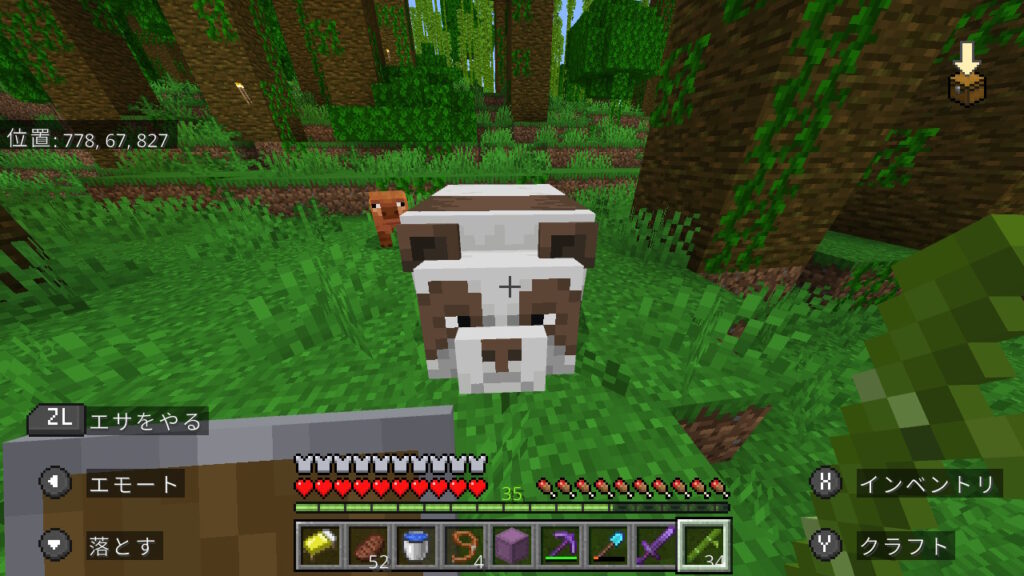Select the cooked meat stack of 52

tap(368, 546)
